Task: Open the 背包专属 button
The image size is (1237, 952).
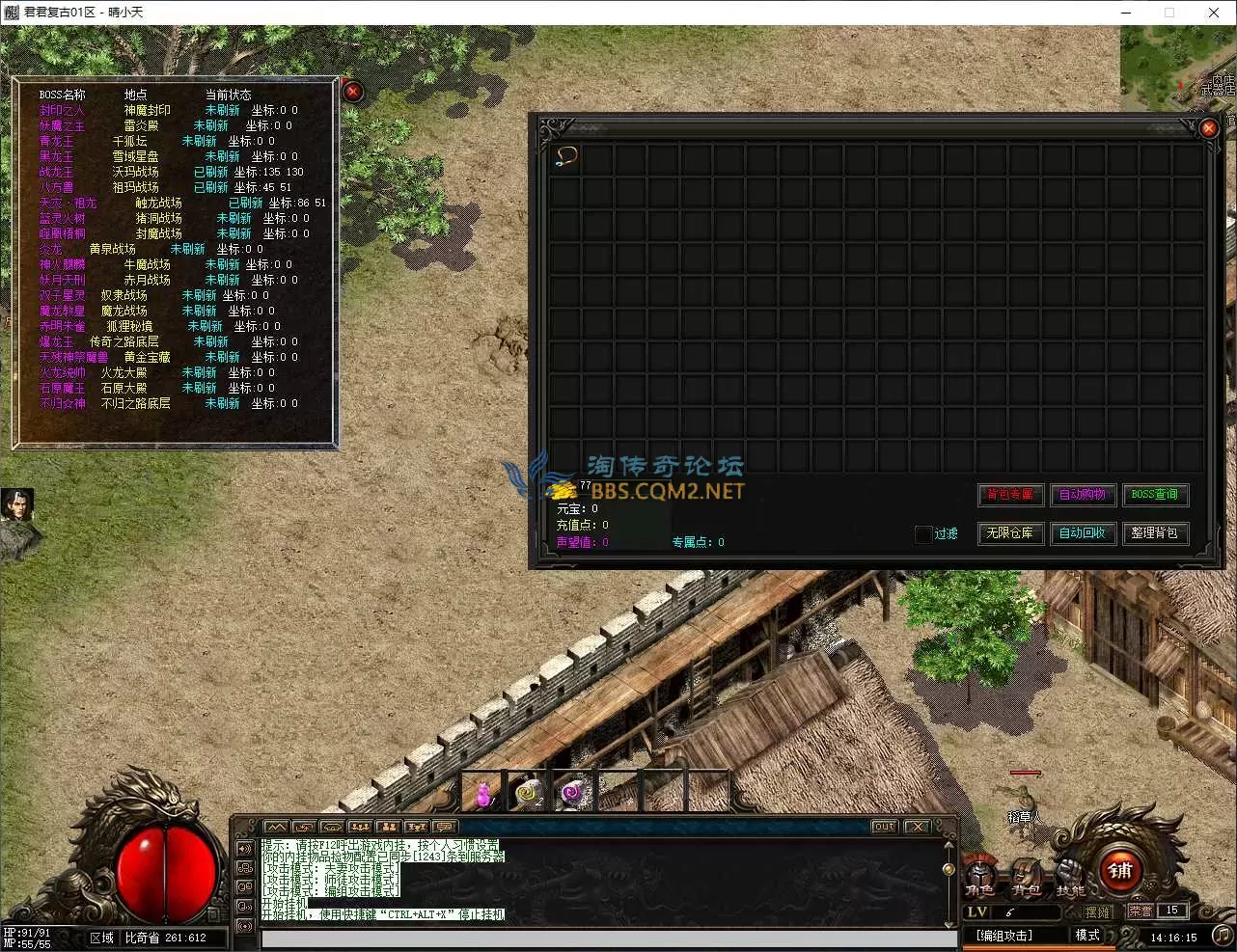Action: click(1009, 495)
